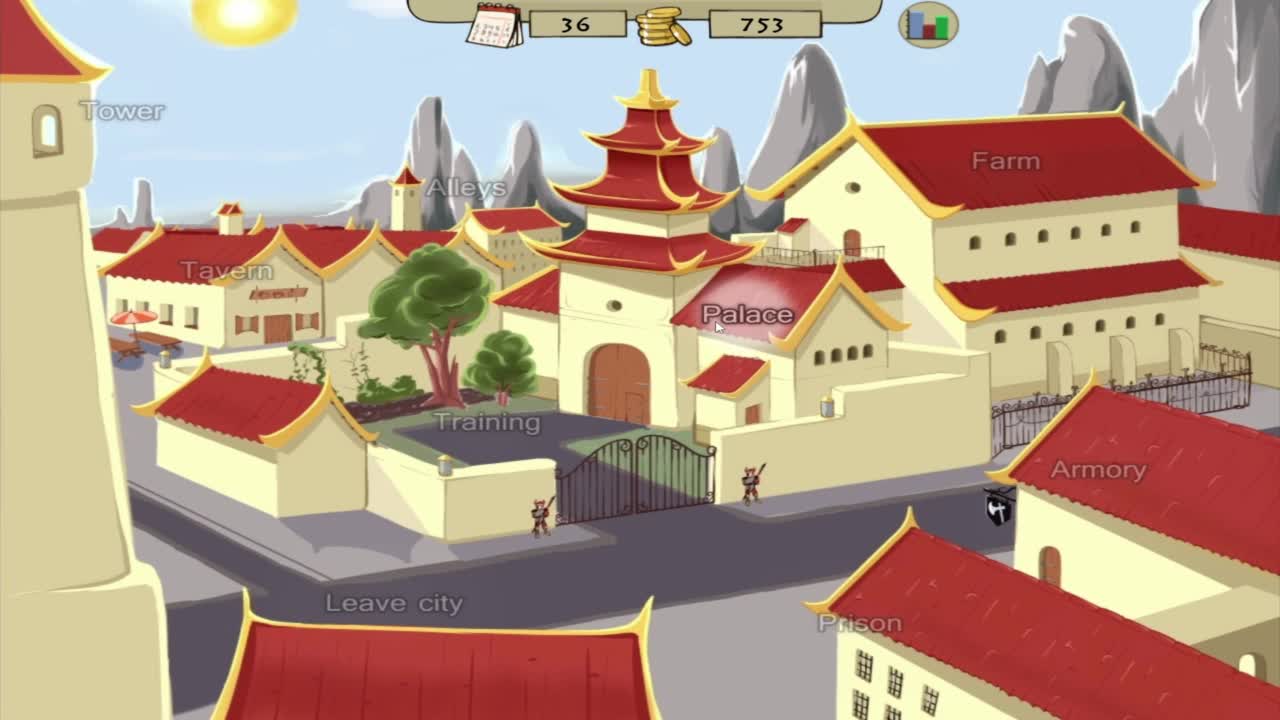Visit the Alleys area
1280x720 pixels.
466,188
